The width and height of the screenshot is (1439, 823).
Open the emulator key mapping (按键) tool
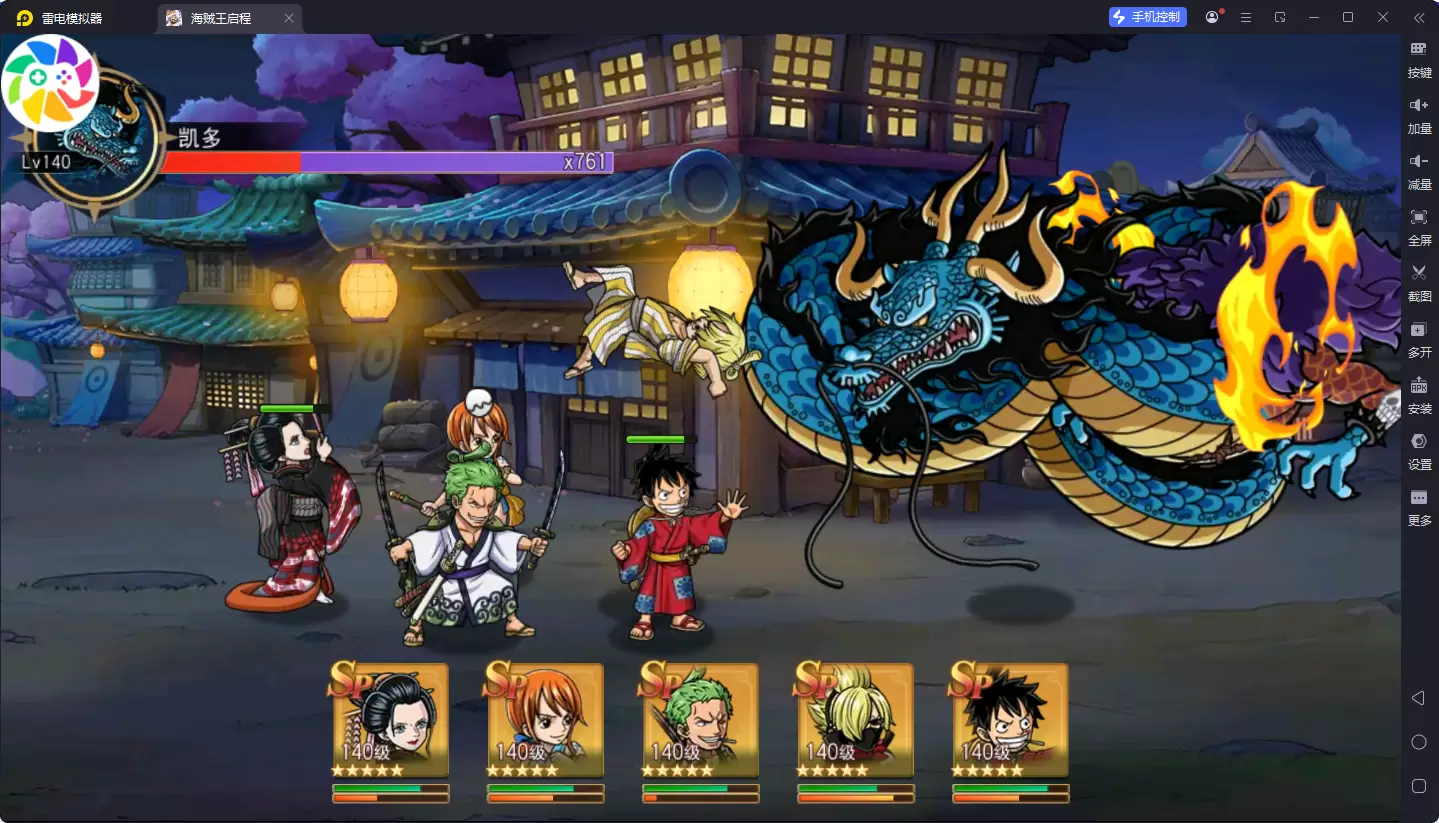[x=1419, y=58]
